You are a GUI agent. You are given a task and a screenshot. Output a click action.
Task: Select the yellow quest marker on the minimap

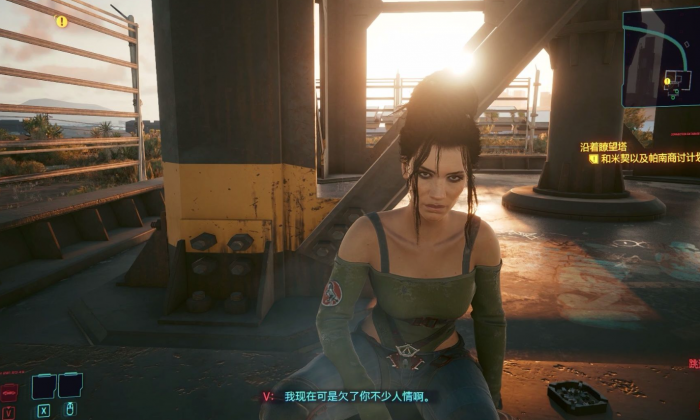coord(668,80)
